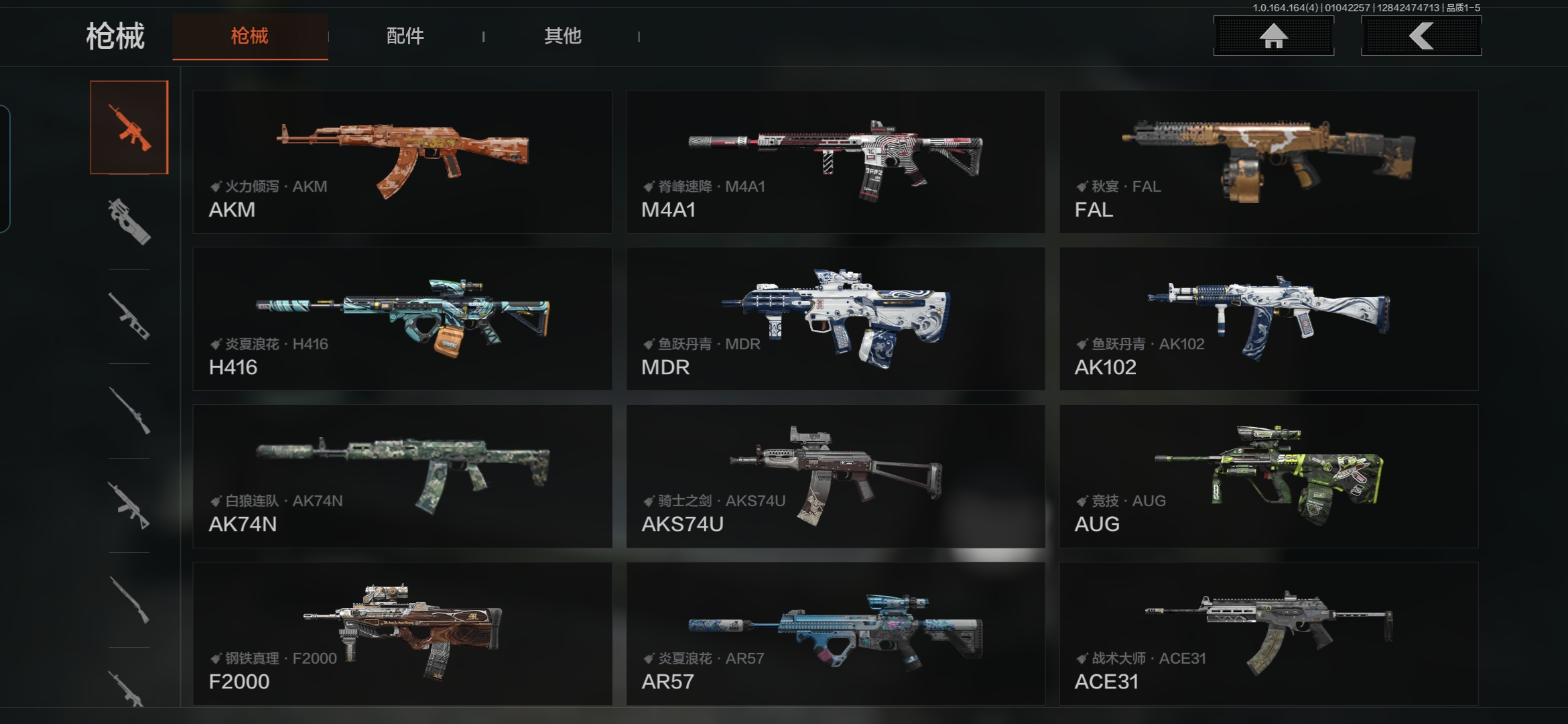Choose the AK102 weapon tile
This screenshot has height=724, width=1568.
click(1268, 318)
